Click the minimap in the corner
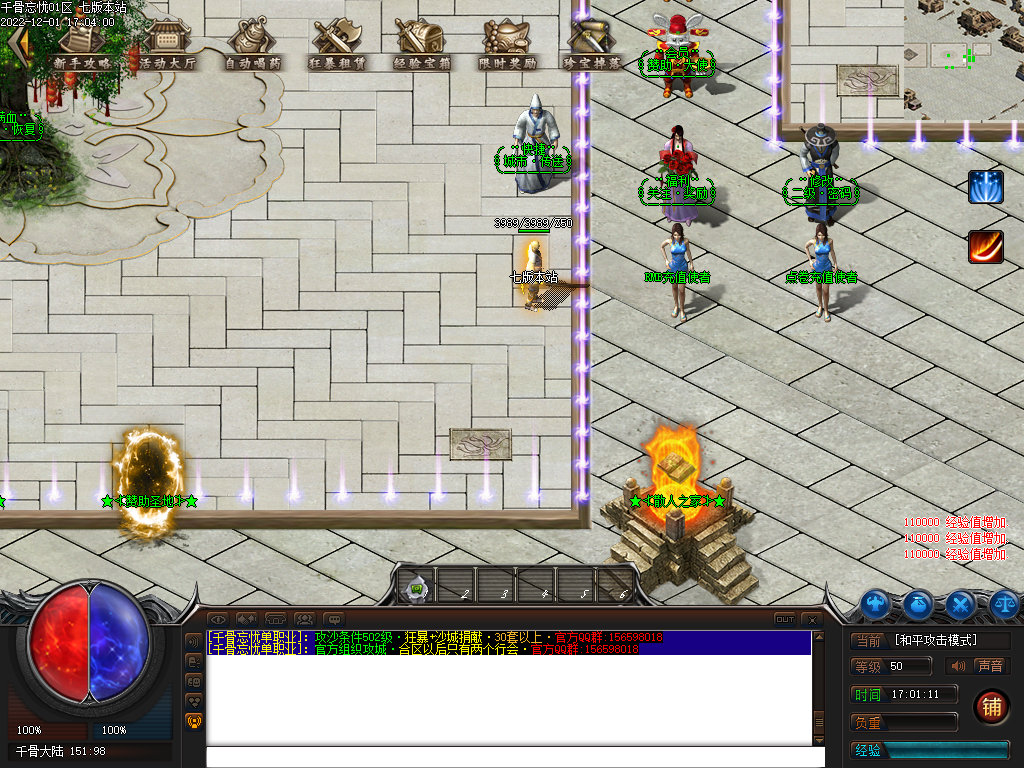 (964, 58)
